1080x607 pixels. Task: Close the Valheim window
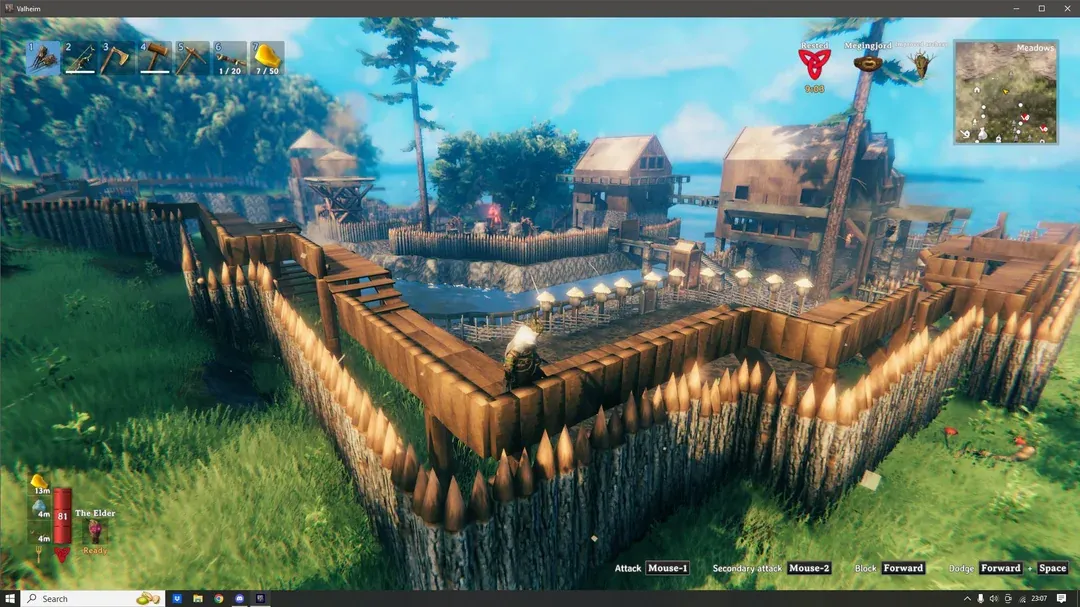coord(1064,8)
